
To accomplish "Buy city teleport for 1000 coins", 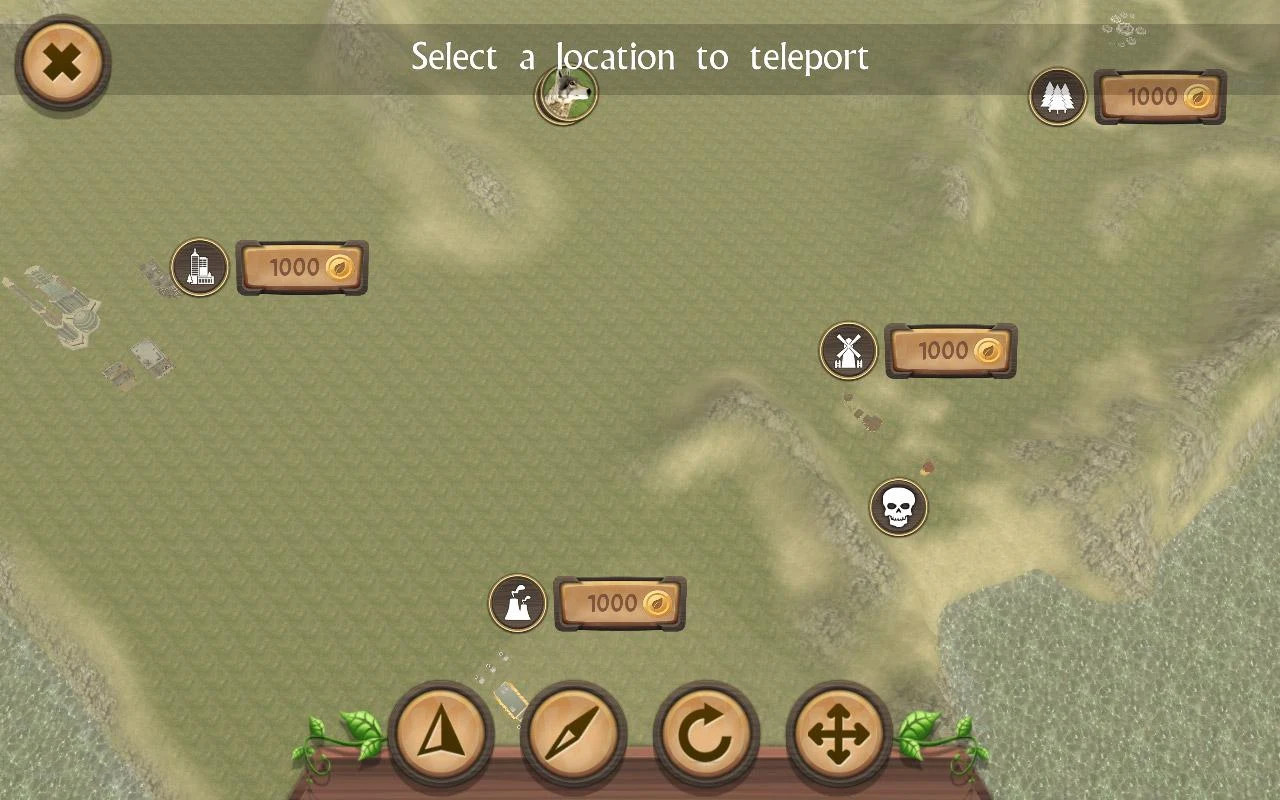I will tap(302, 267).
